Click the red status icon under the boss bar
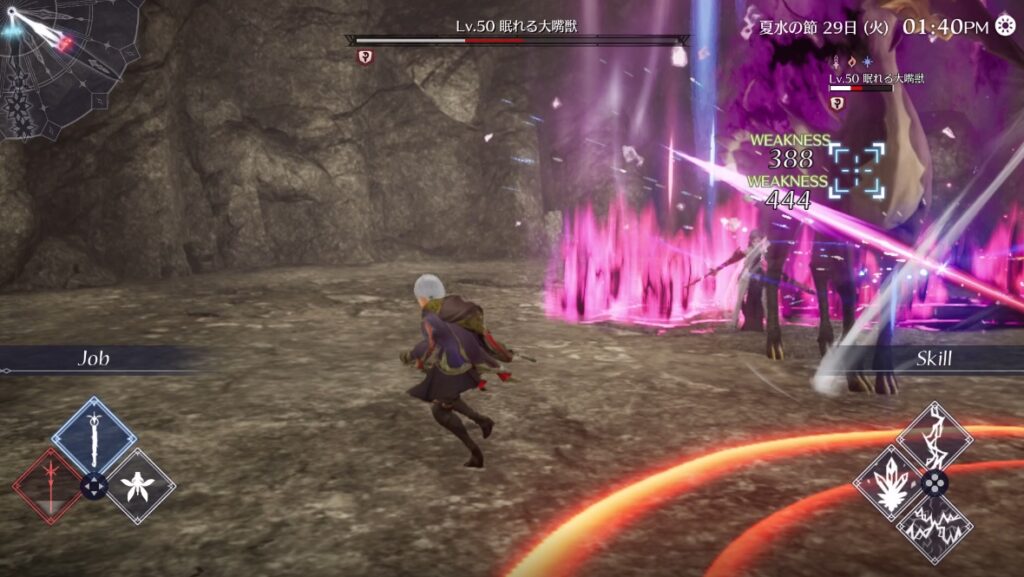 click(364, 57)
